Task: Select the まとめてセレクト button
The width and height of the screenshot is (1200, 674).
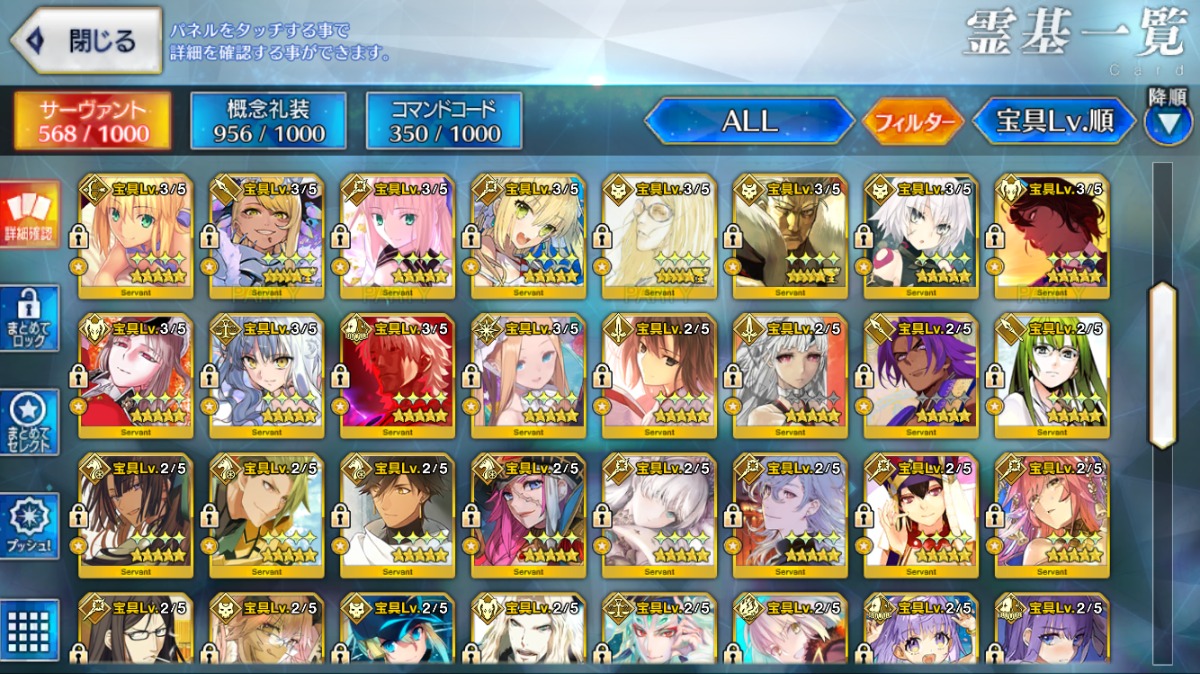Action: tap(29, 422)
